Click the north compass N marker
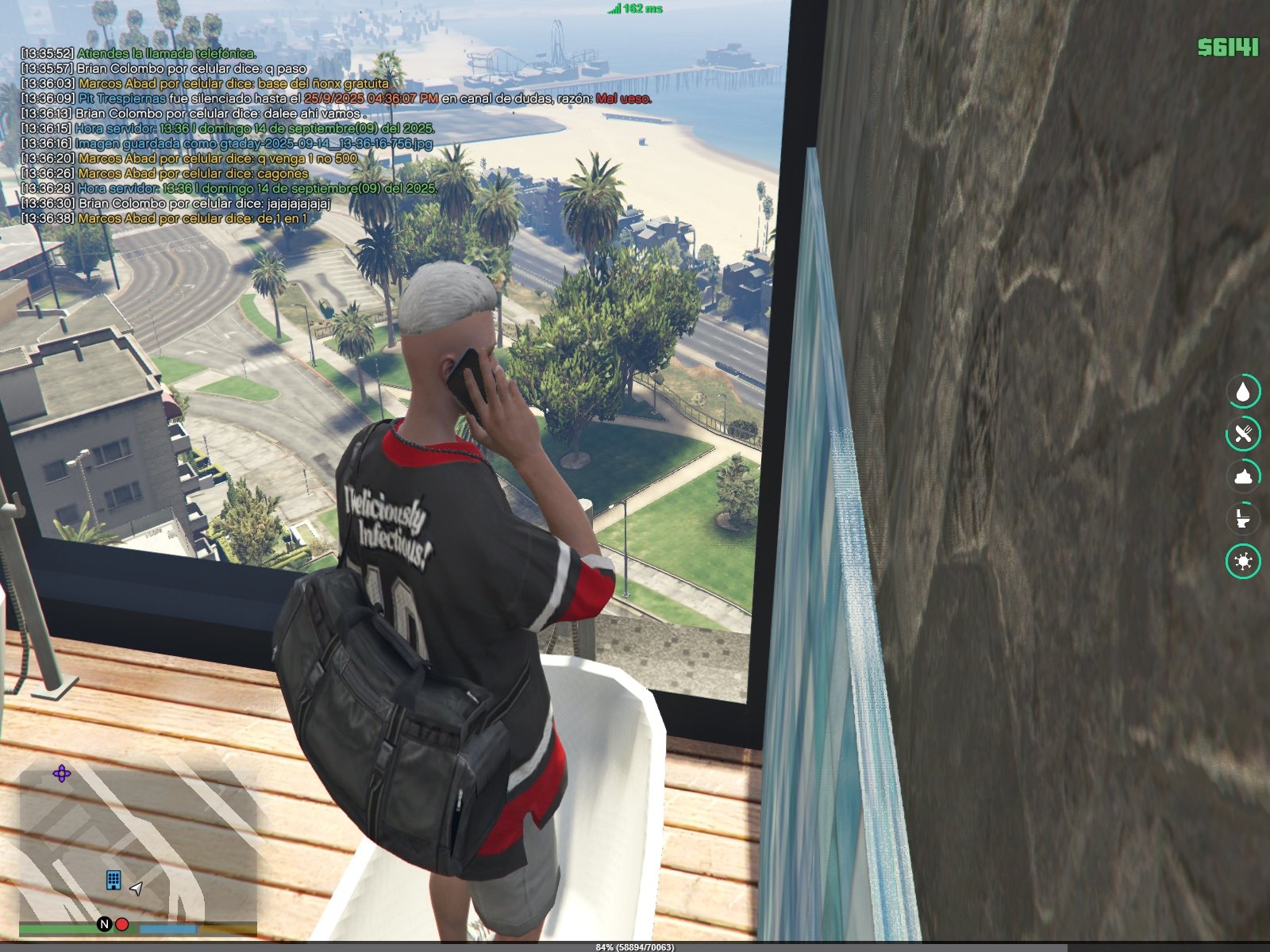 click(104, 924)
